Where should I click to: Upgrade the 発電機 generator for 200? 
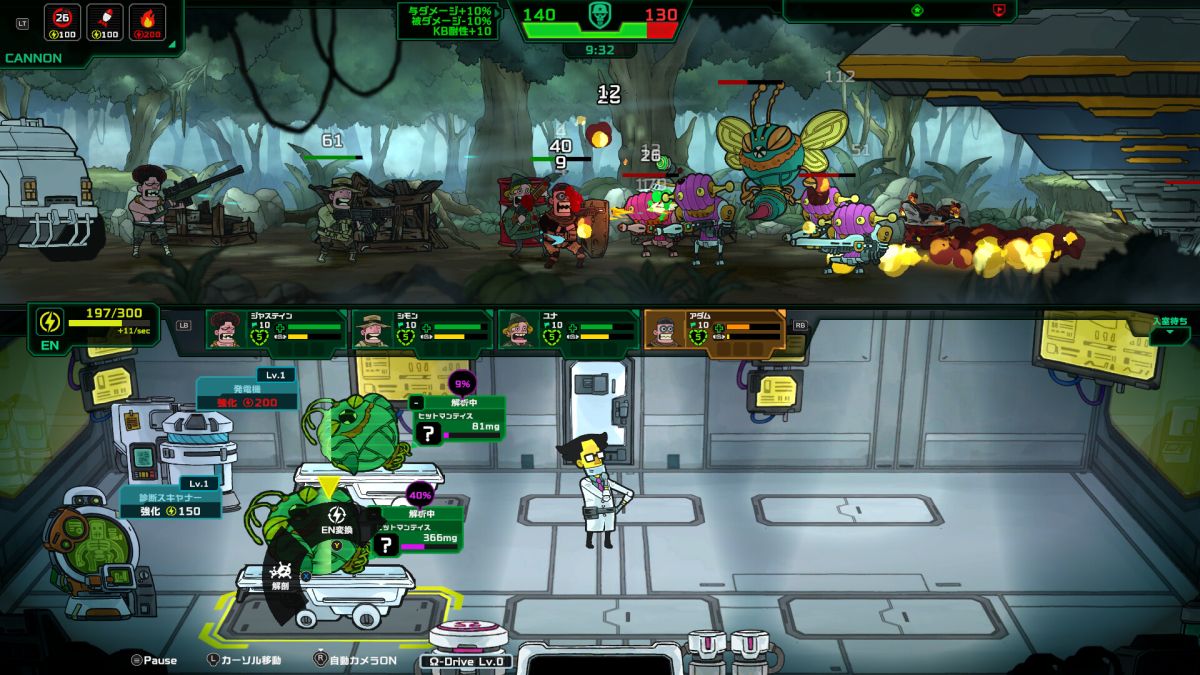point(246,394)
